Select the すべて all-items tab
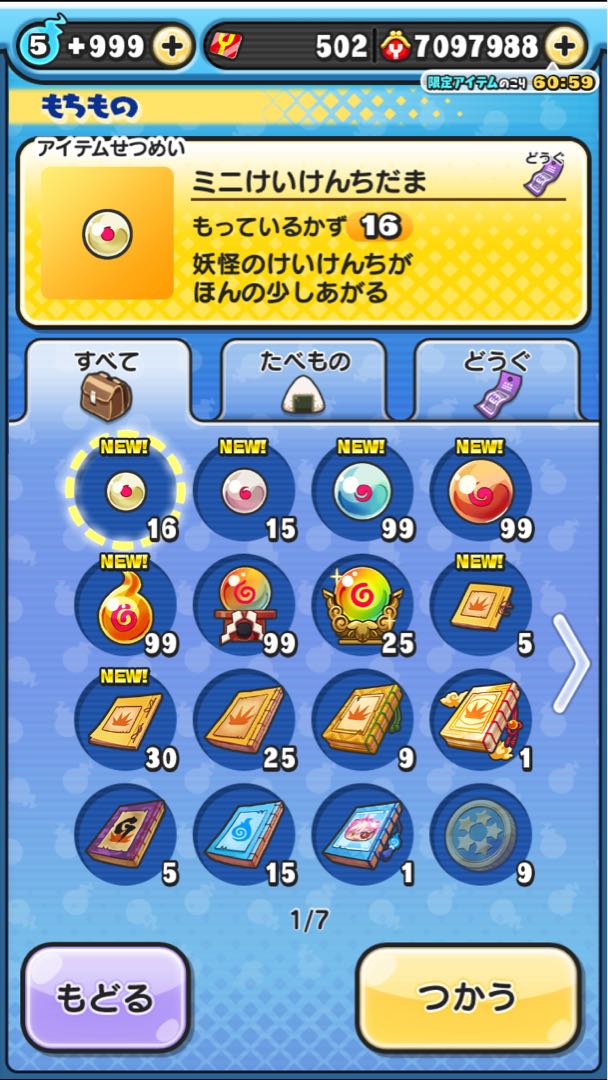The height and width of the screenshot is (1080, 608). point(107,381)
